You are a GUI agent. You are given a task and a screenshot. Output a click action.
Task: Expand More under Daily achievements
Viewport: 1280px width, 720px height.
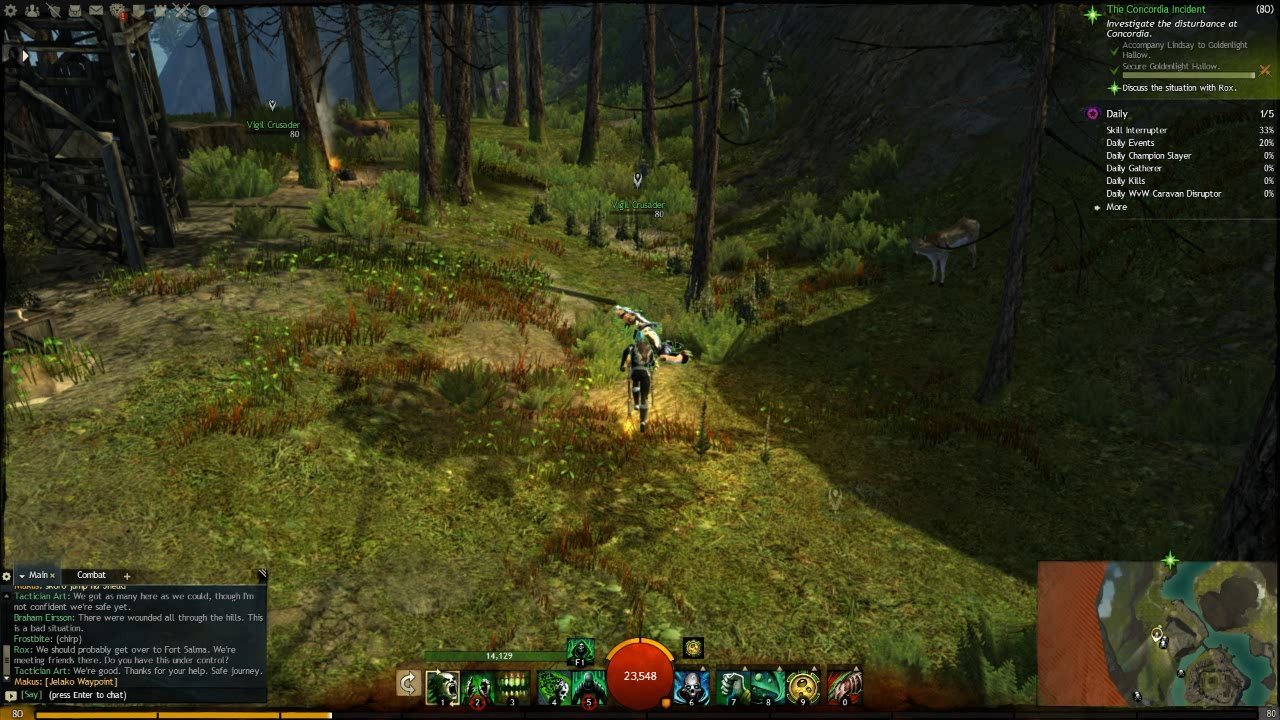[1116, 207]
